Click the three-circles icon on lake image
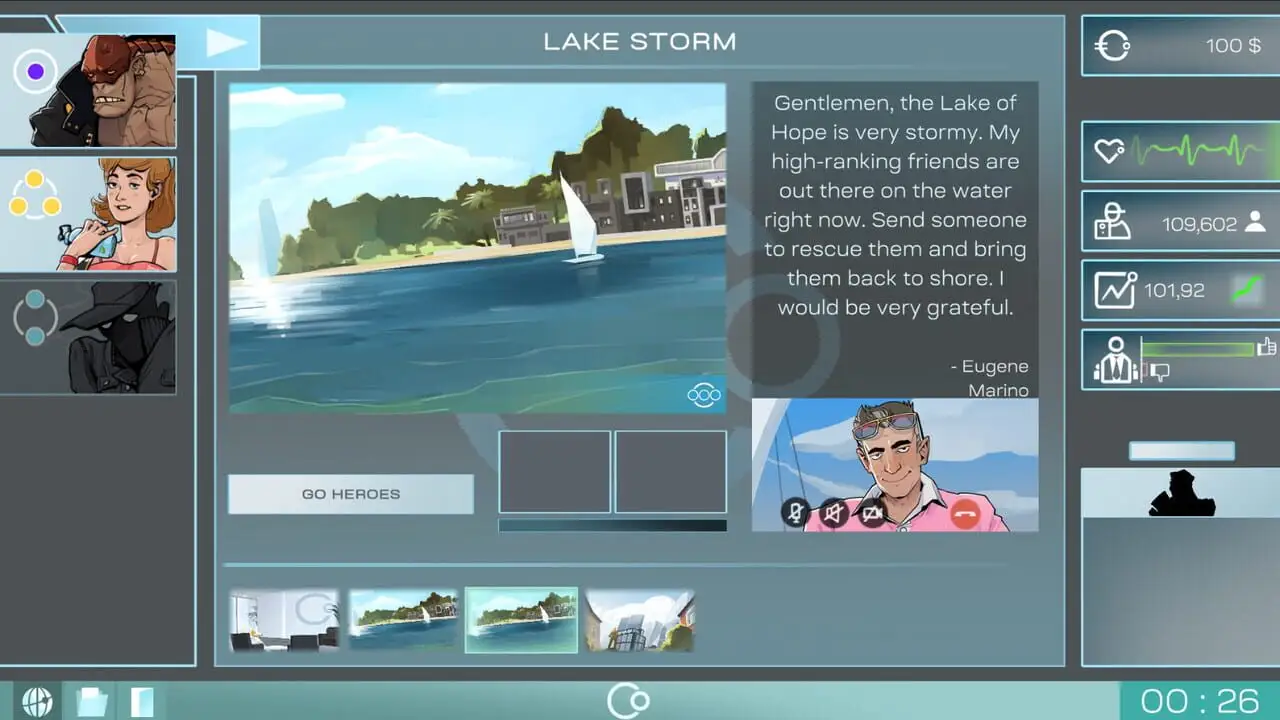The image size is (1280, 720). point(704,396)
